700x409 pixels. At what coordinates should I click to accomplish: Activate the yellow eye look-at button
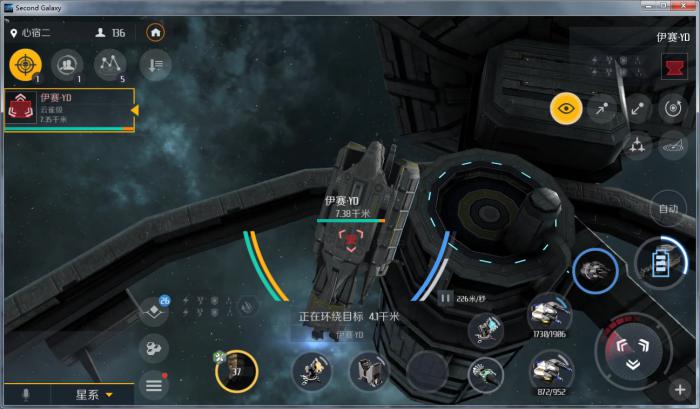566,108
